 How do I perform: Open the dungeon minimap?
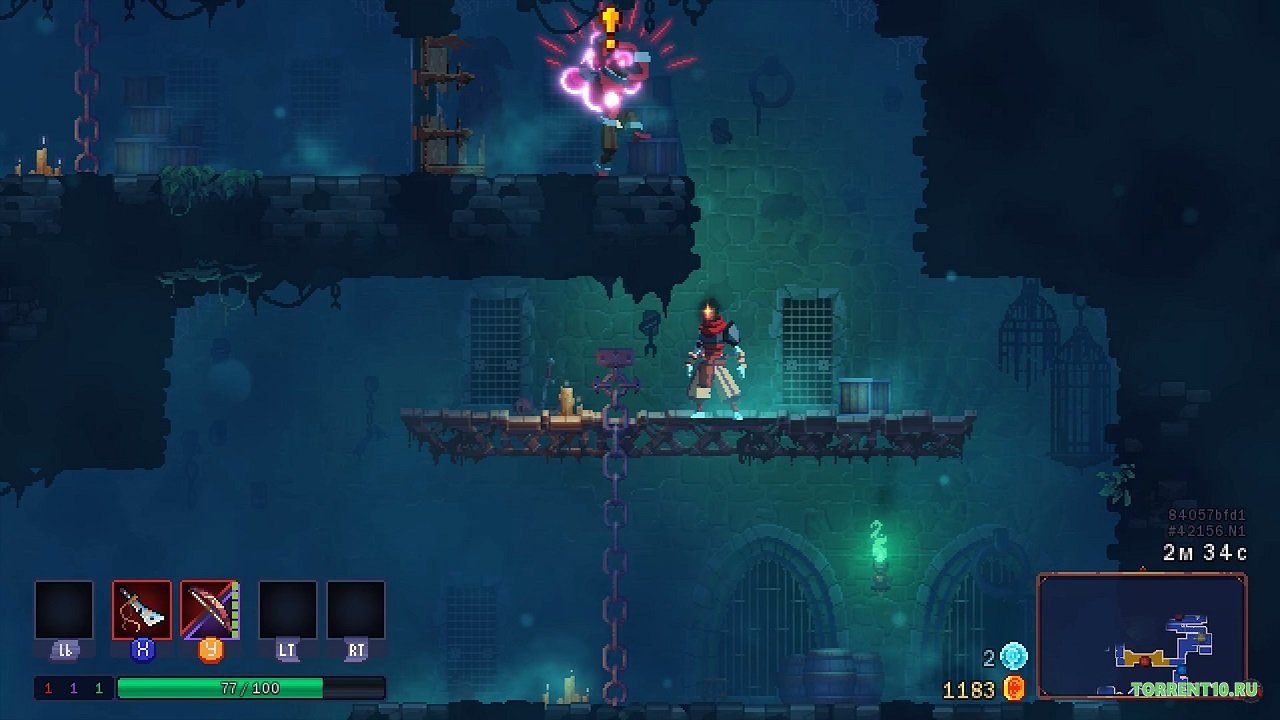(1142, 636)
